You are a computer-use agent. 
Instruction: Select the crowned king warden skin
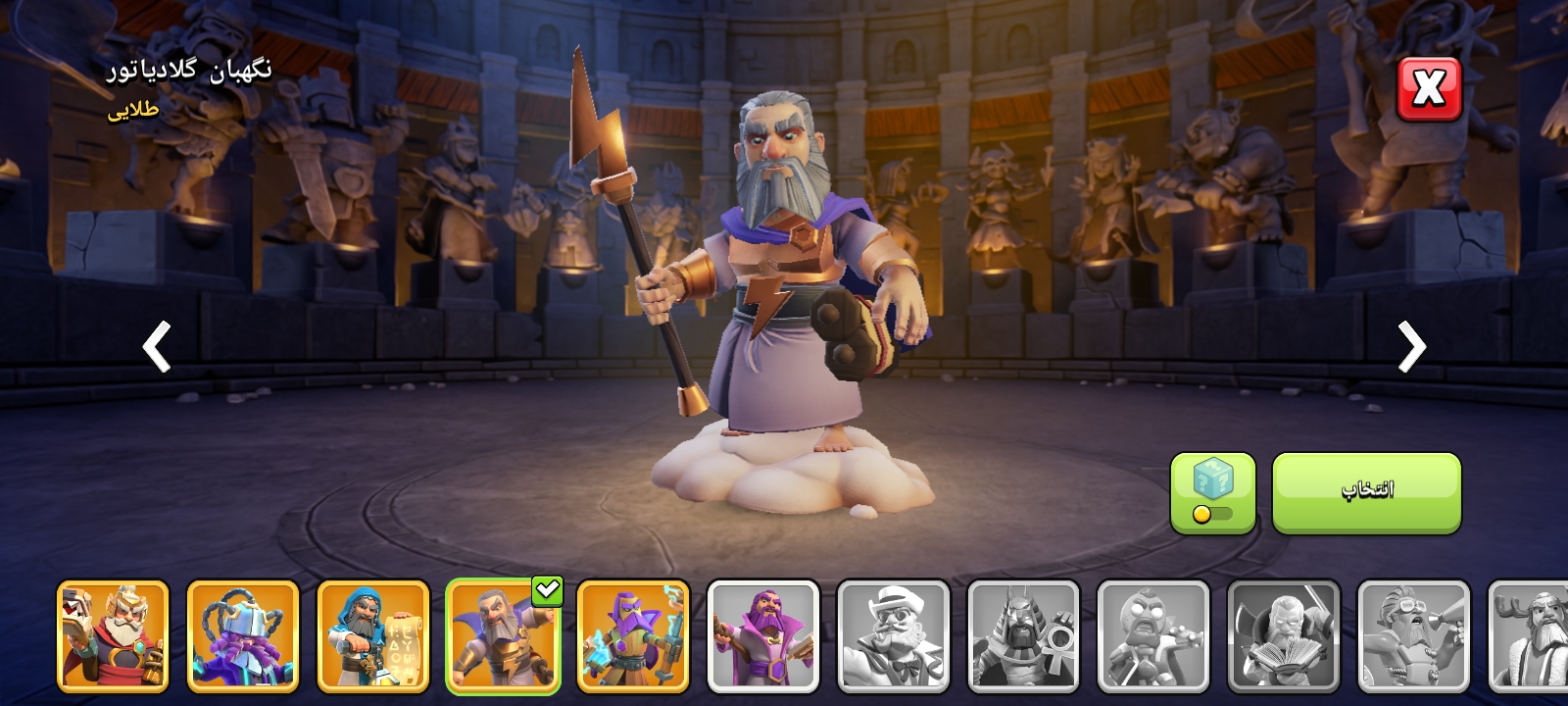point(113,635)
